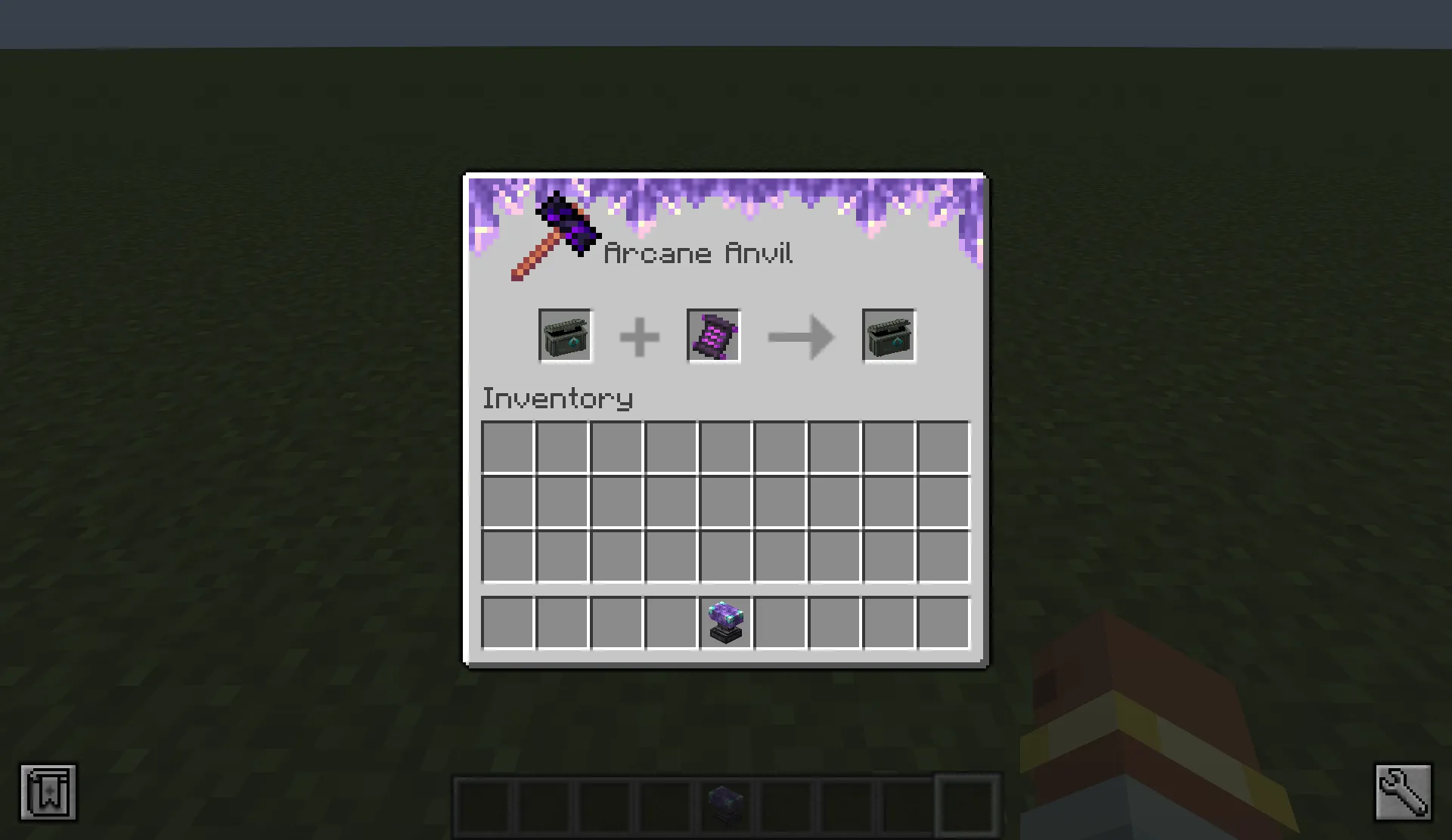Click the leftmost hotbar slot
The width and height of the screenshot is (1452, 840).
tap(484, 804)
